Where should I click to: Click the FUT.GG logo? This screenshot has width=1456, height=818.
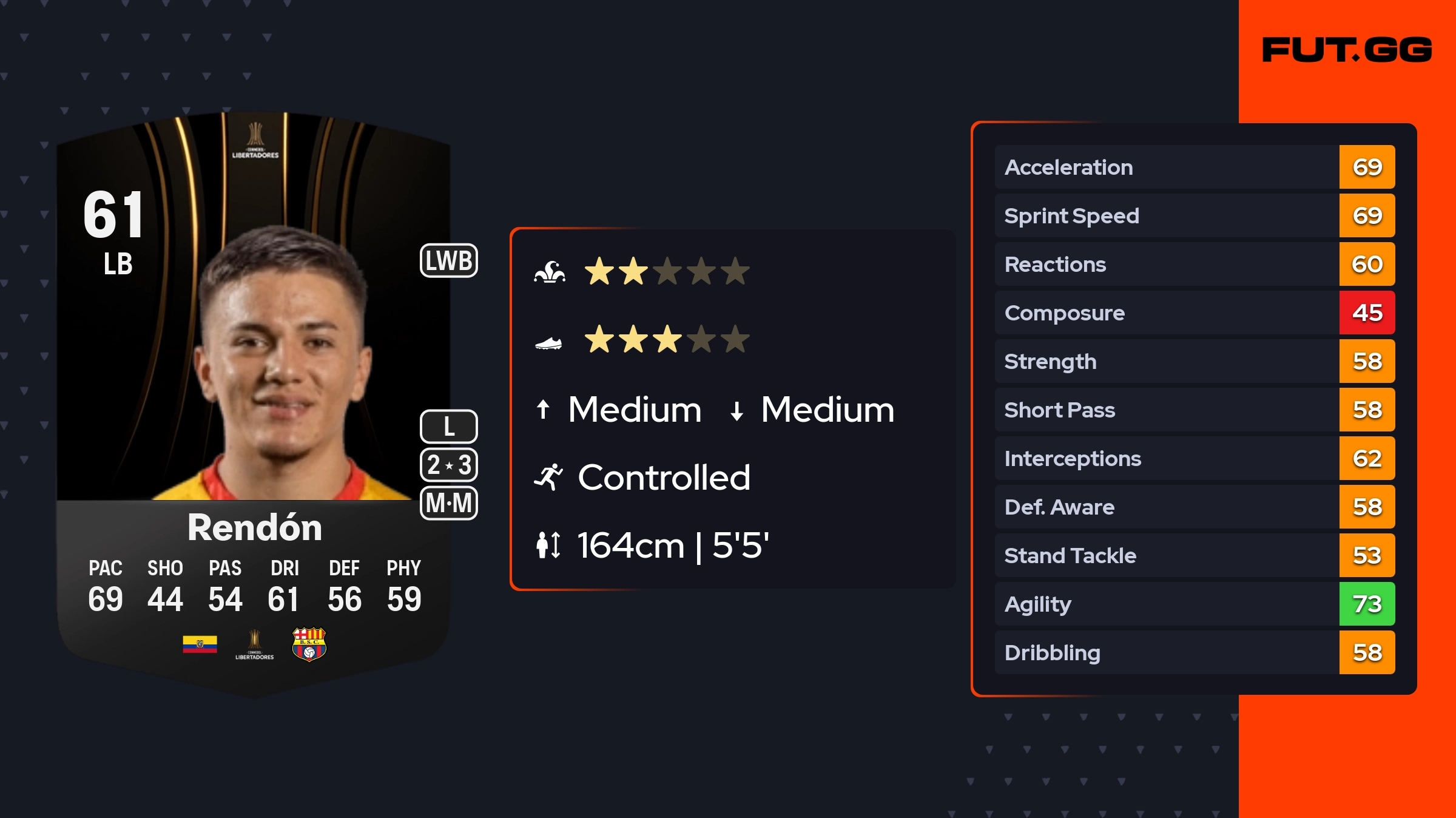1346,50
